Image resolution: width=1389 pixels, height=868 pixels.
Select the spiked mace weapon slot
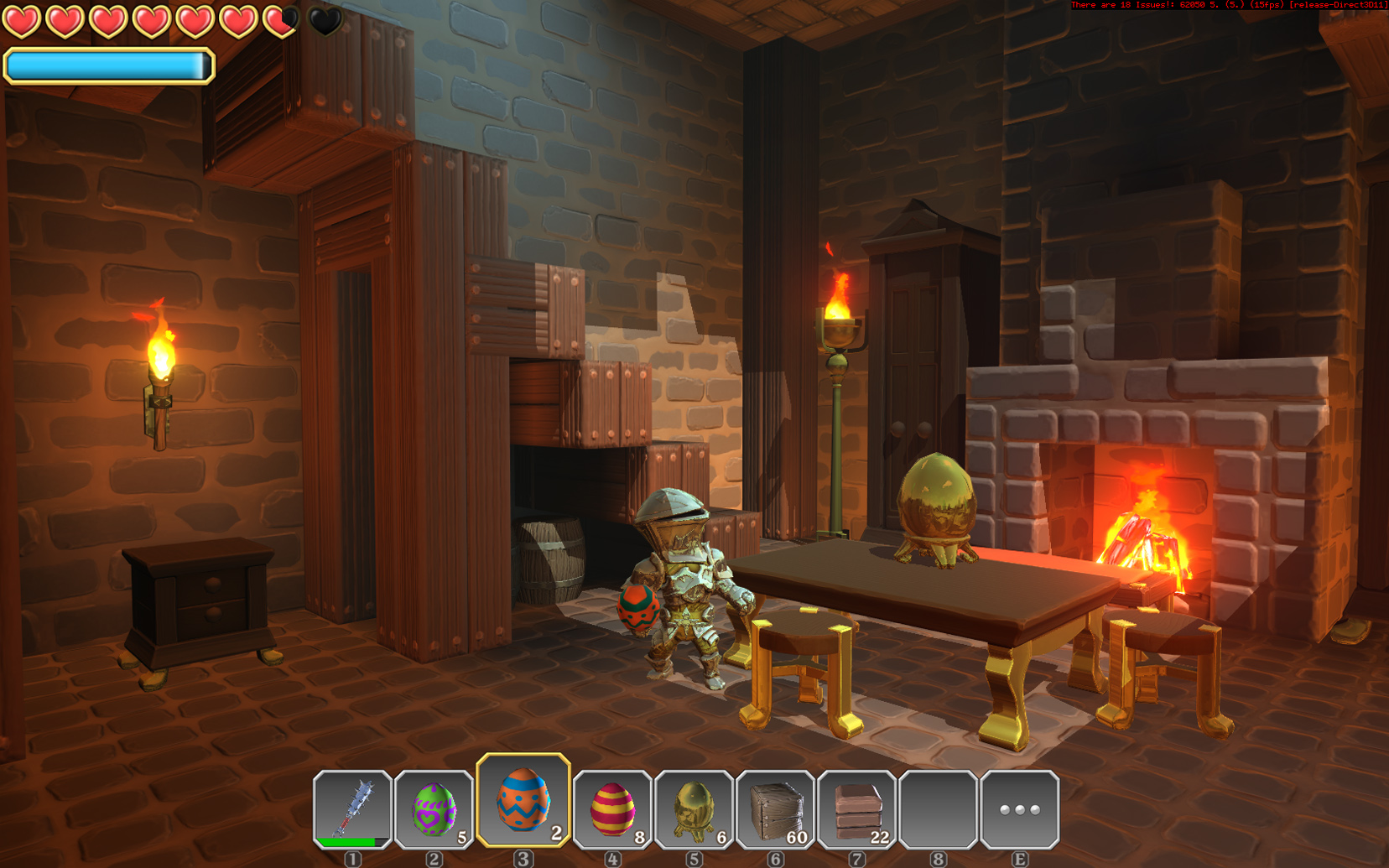(353, 809)
